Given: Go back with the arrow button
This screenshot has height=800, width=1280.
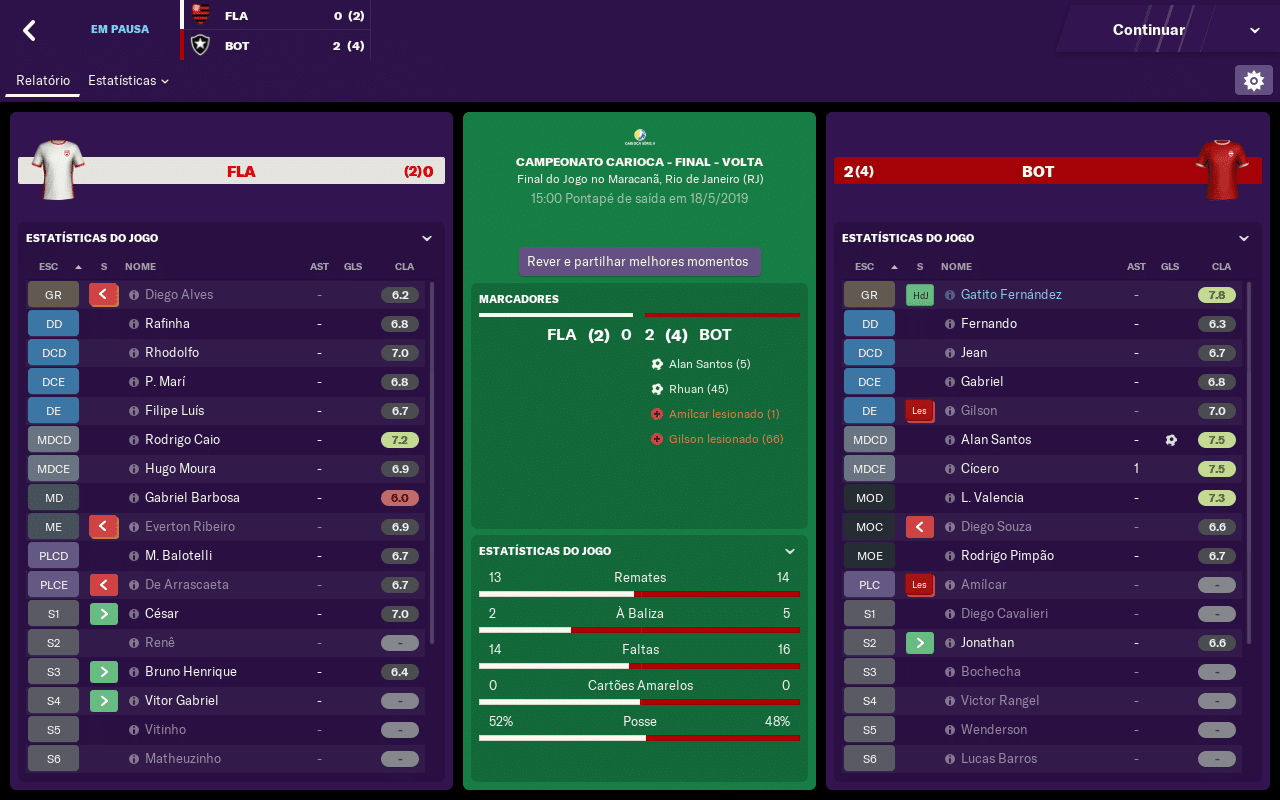Looking at the screenshot, I should click(x=30, y=30).
